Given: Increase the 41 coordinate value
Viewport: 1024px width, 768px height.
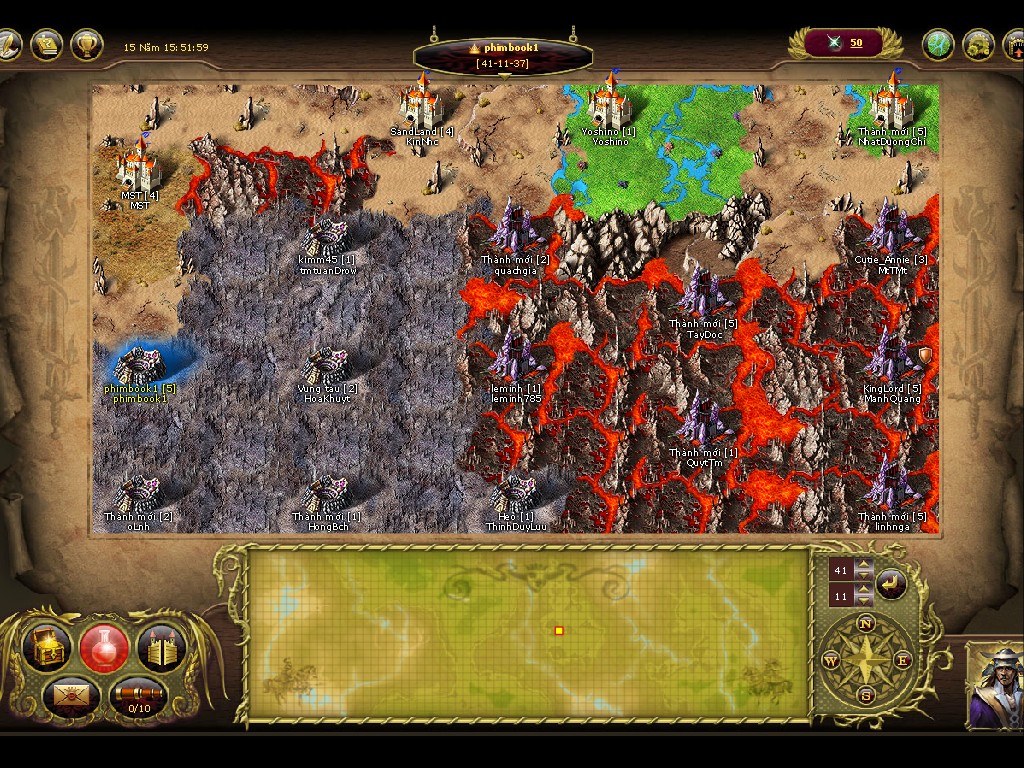Looking at the screenshot, I should (864, 565).
